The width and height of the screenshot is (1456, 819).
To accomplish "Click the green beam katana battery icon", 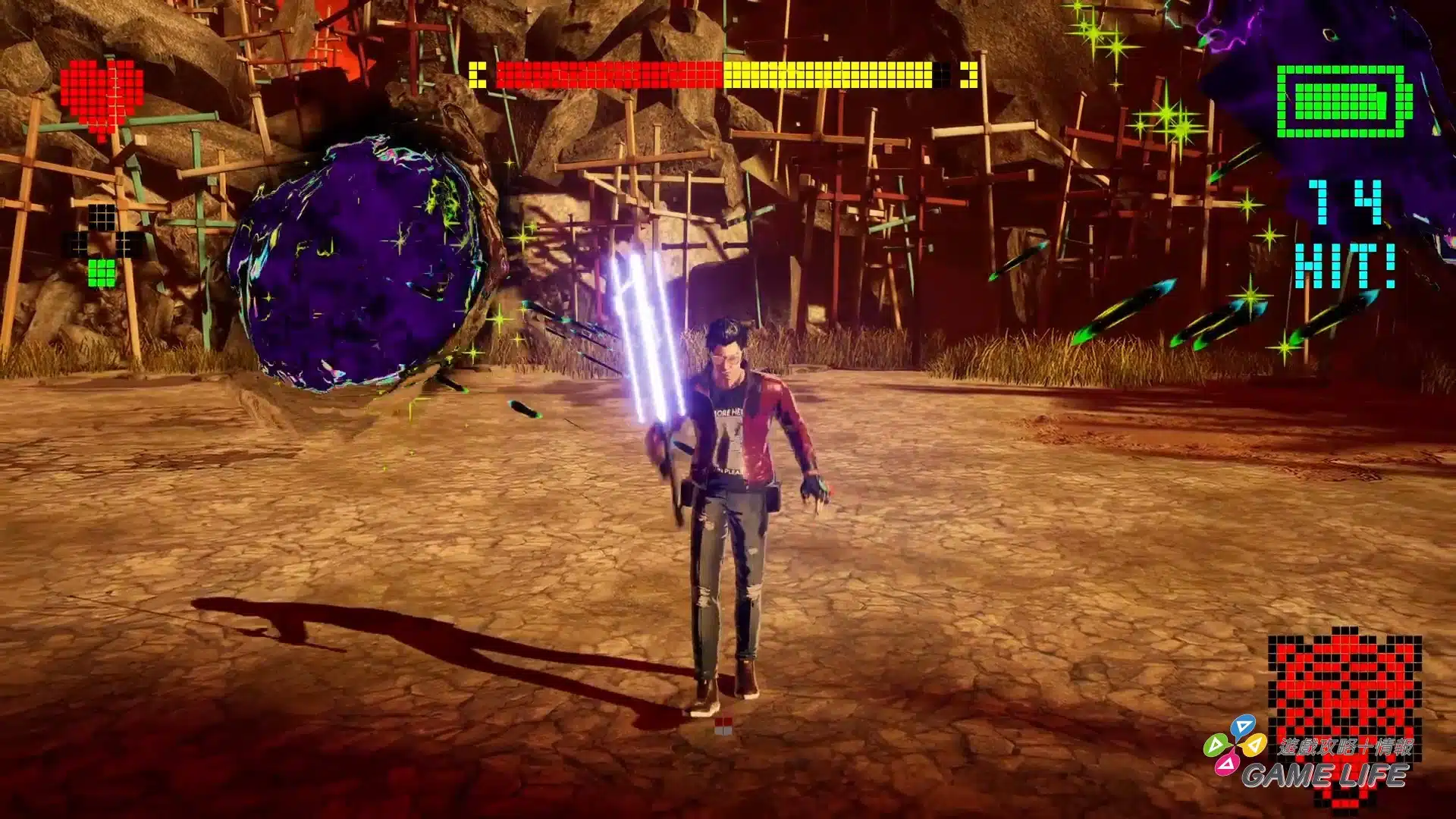I will tap(1343, 102).
